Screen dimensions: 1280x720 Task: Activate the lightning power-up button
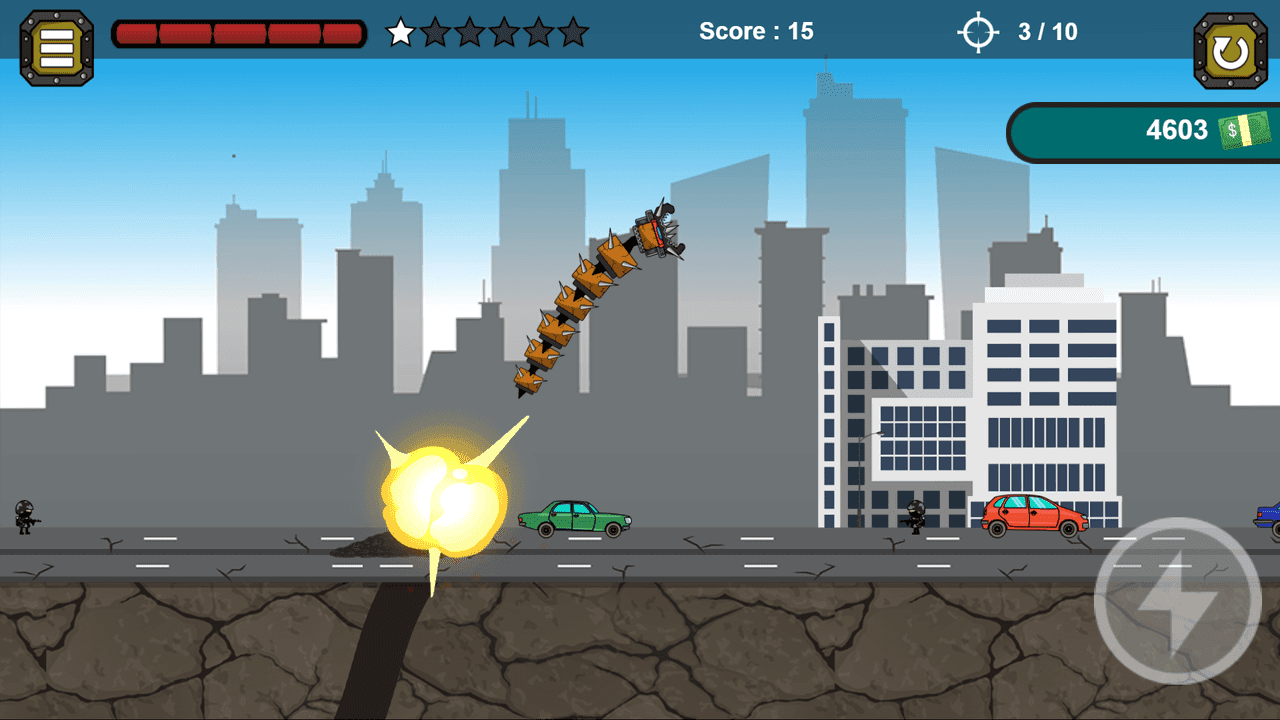click(1176, 602)
